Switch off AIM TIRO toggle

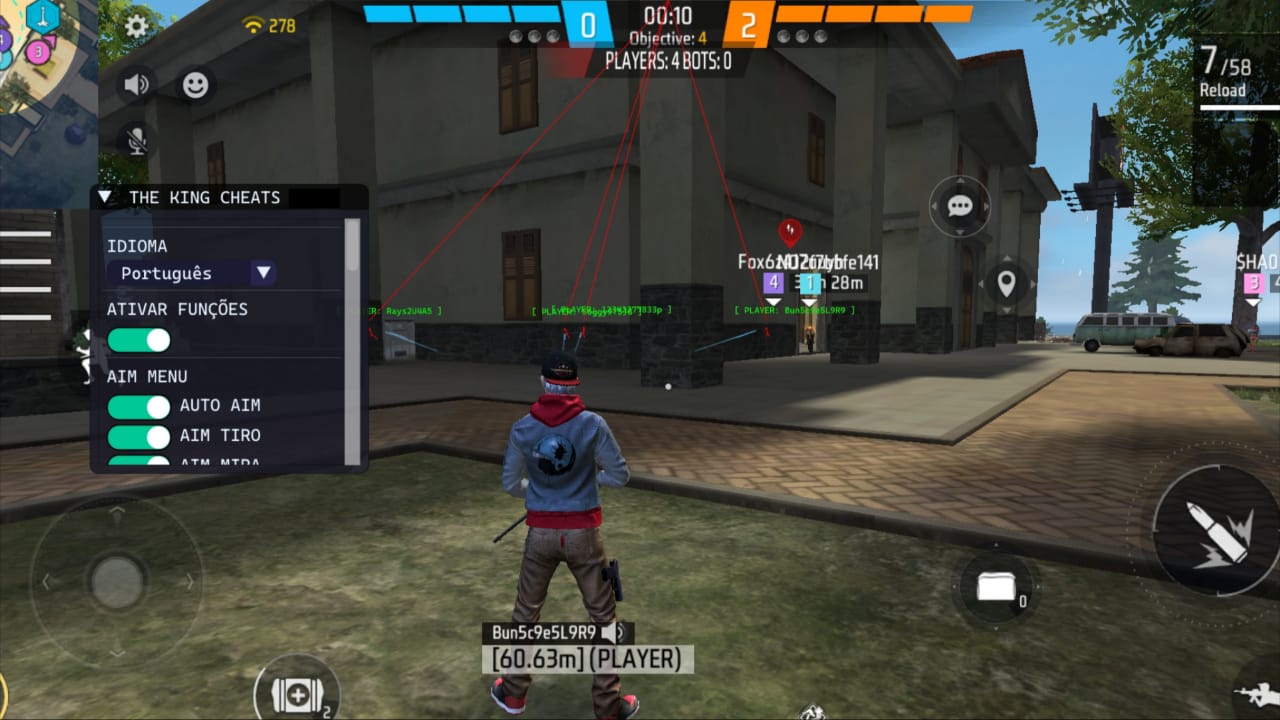(139, 436)
